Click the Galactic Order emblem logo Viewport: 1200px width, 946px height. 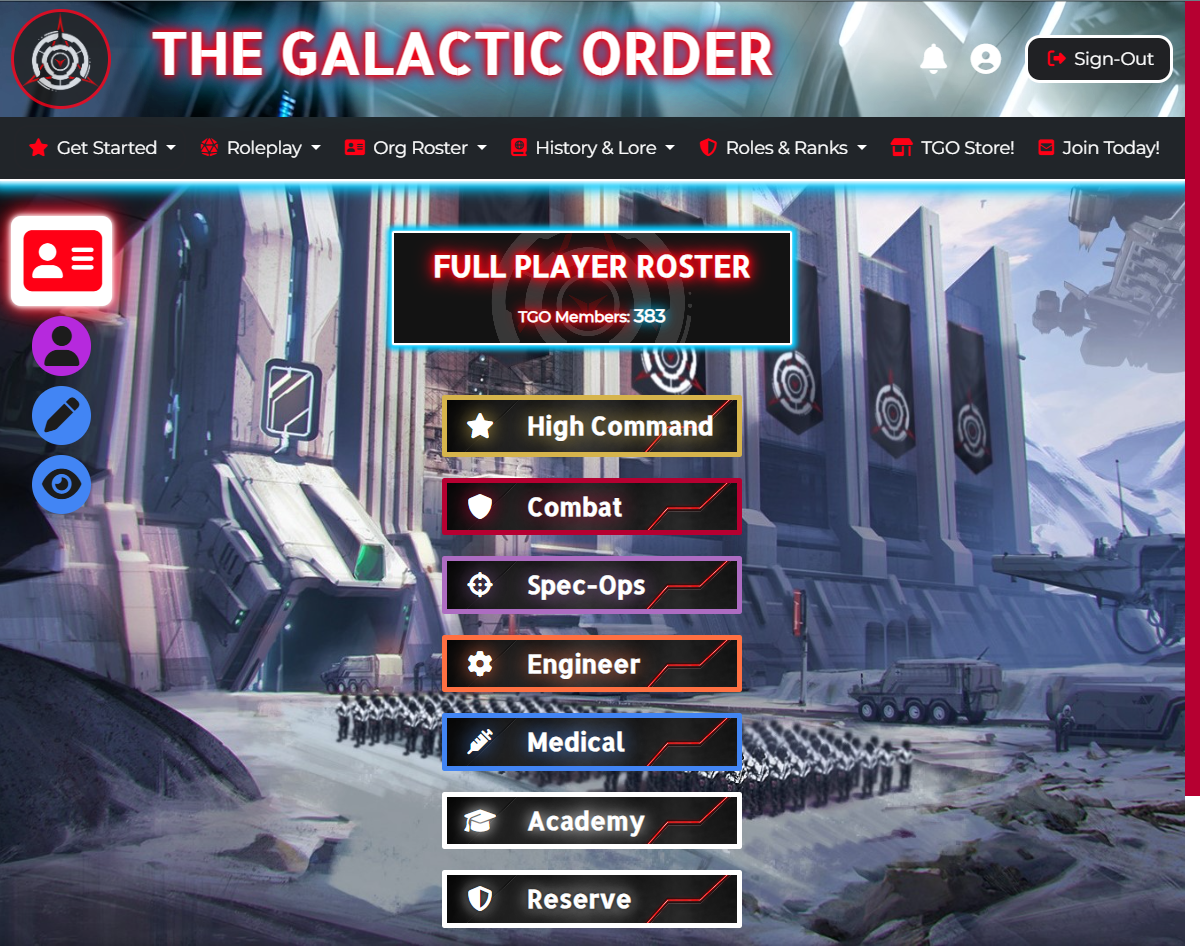61,59
